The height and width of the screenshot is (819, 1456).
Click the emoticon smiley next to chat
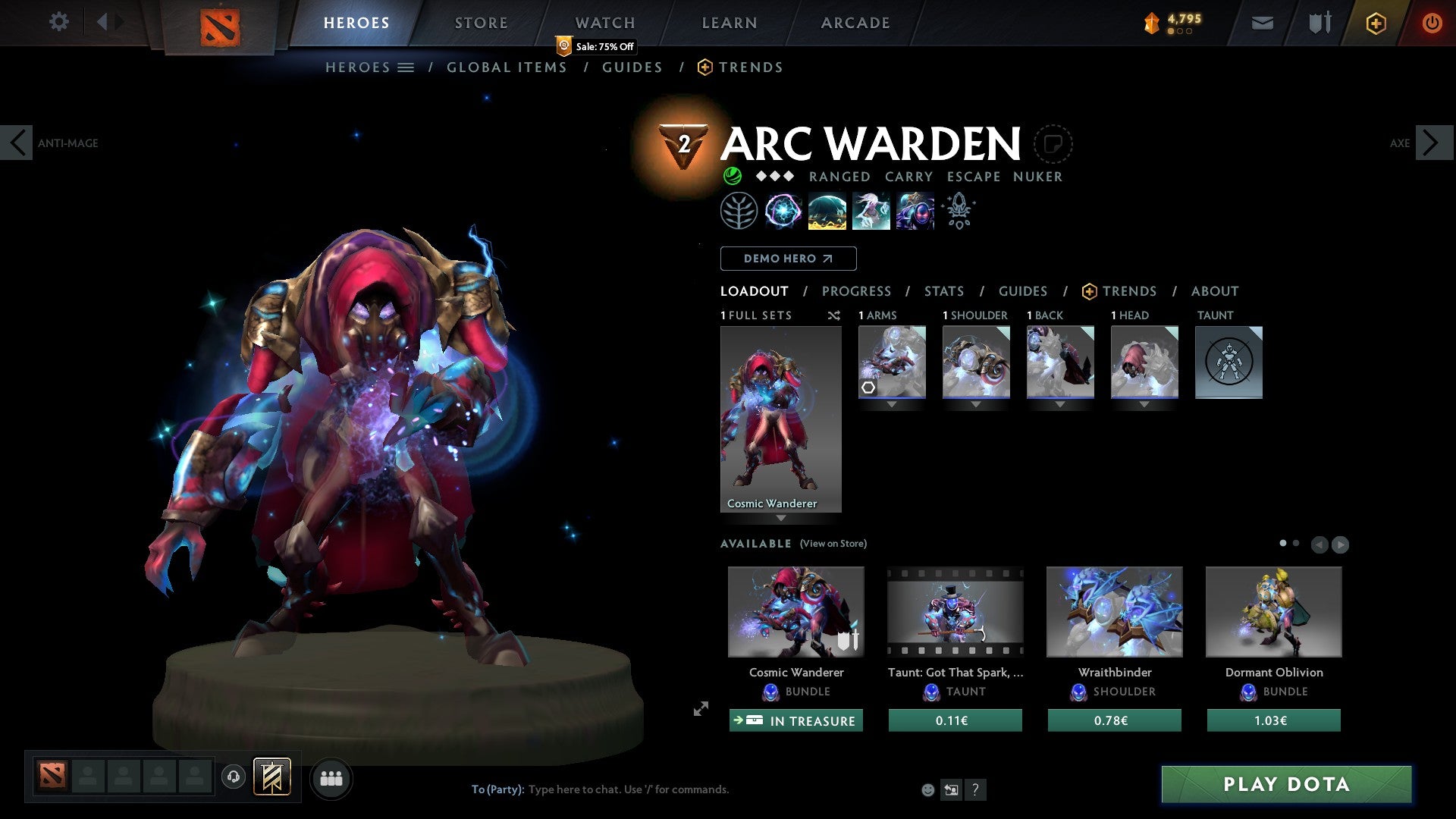pos(927,789)
